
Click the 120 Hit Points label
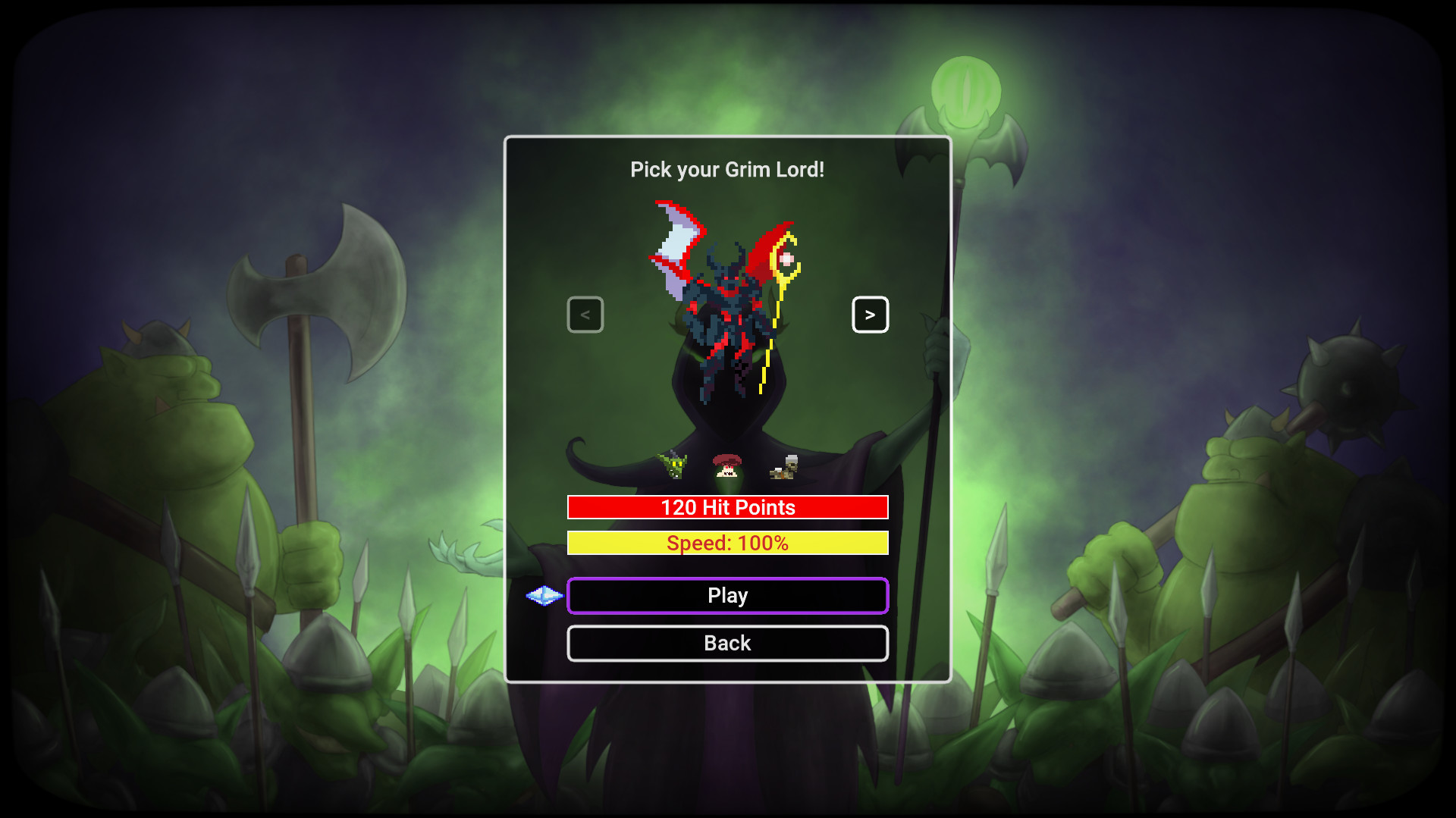(x=727, y=507)
